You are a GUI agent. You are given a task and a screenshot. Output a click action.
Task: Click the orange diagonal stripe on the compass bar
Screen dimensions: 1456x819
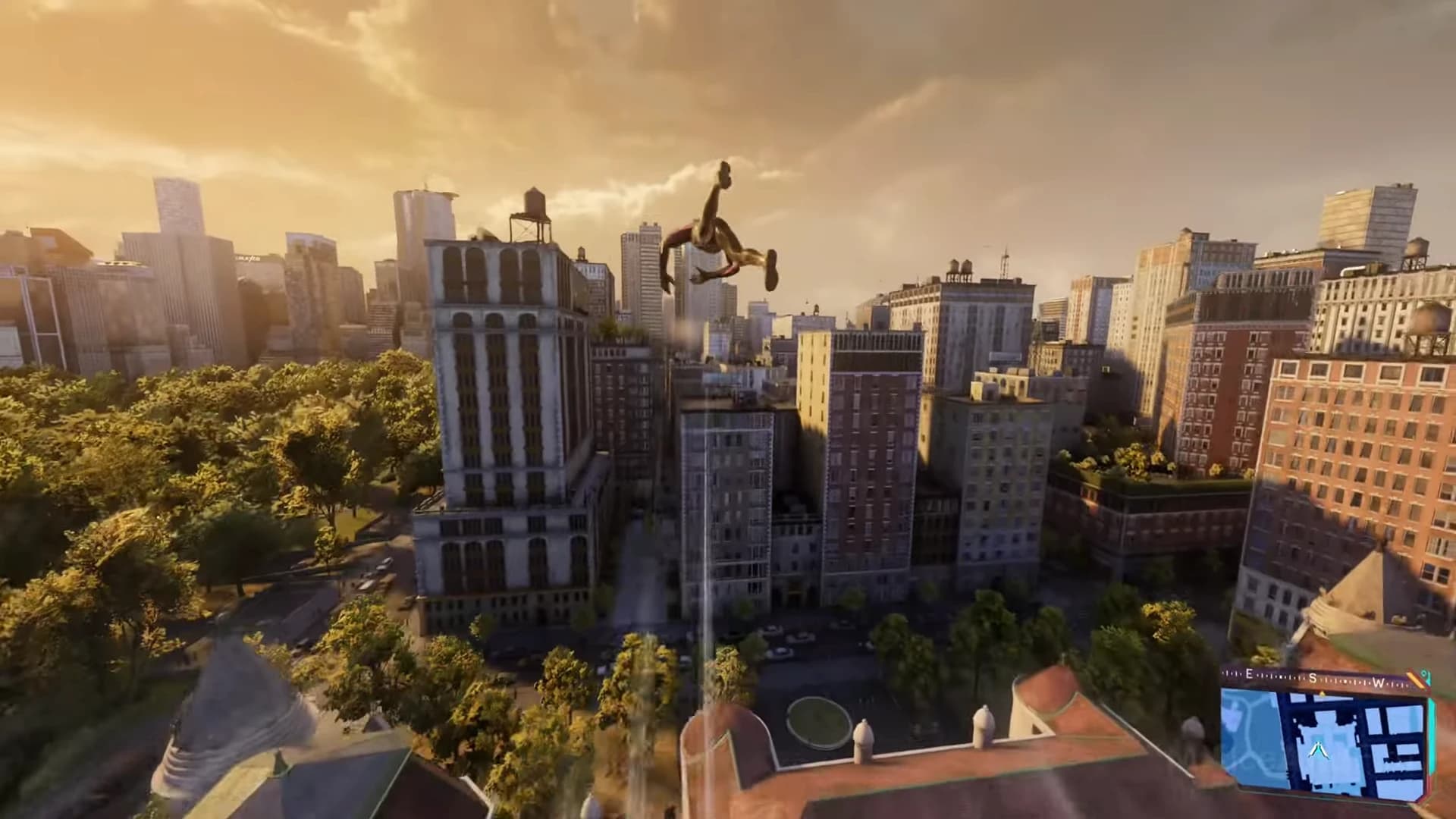1414,679
